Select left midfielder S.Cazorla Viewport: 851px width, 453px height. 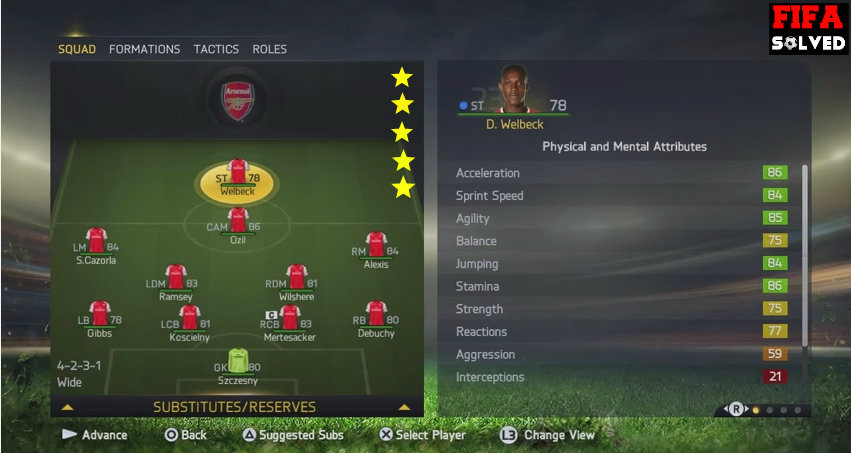(96, 245)
